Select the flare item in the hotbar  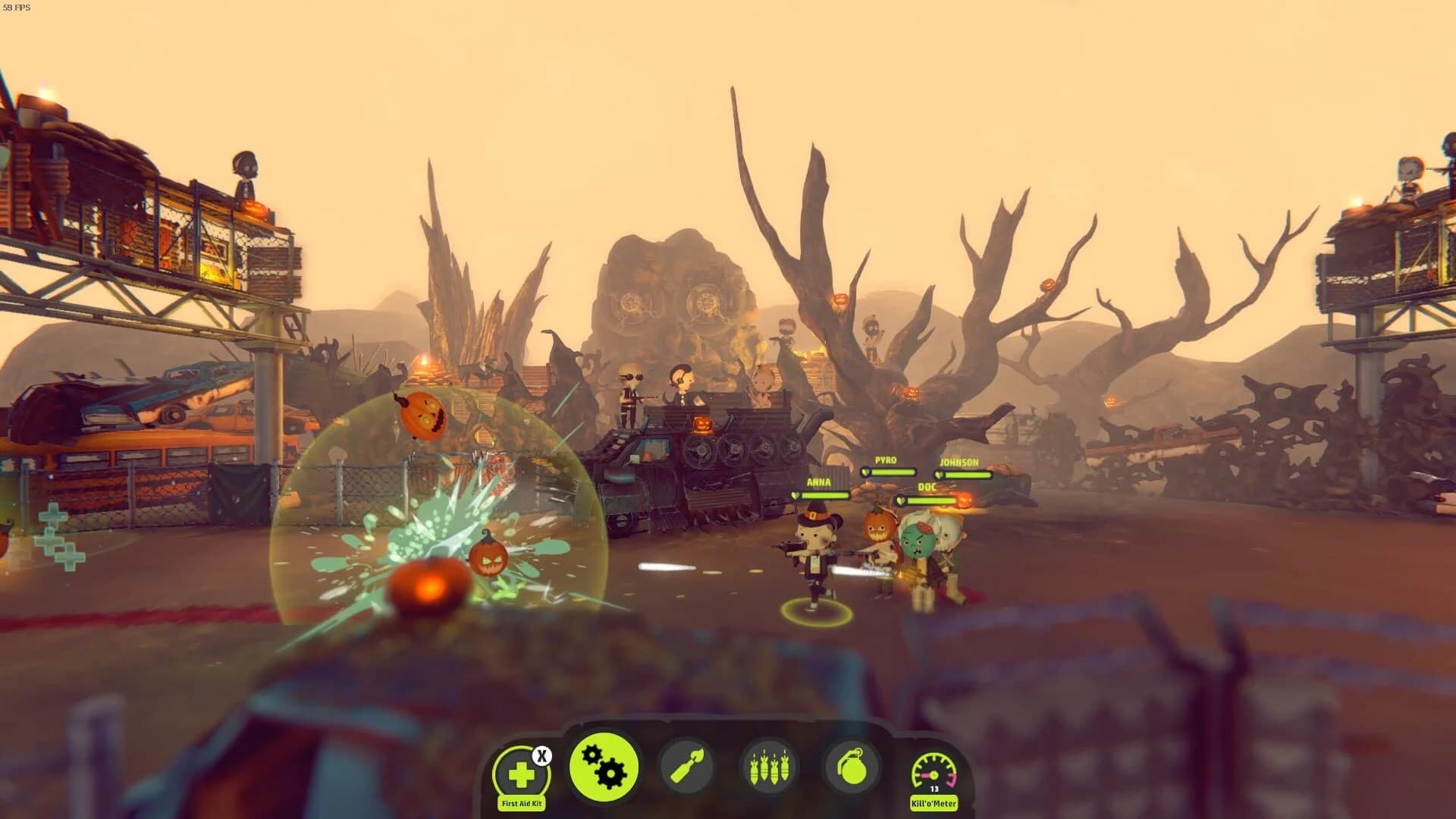pyautogui.click(x=687, y=766)
